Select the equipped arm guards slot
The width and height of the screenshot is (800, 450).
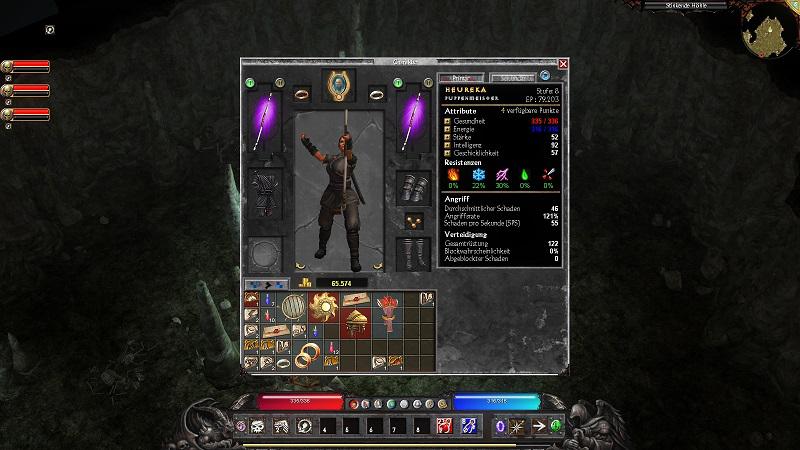coord(411,187)
